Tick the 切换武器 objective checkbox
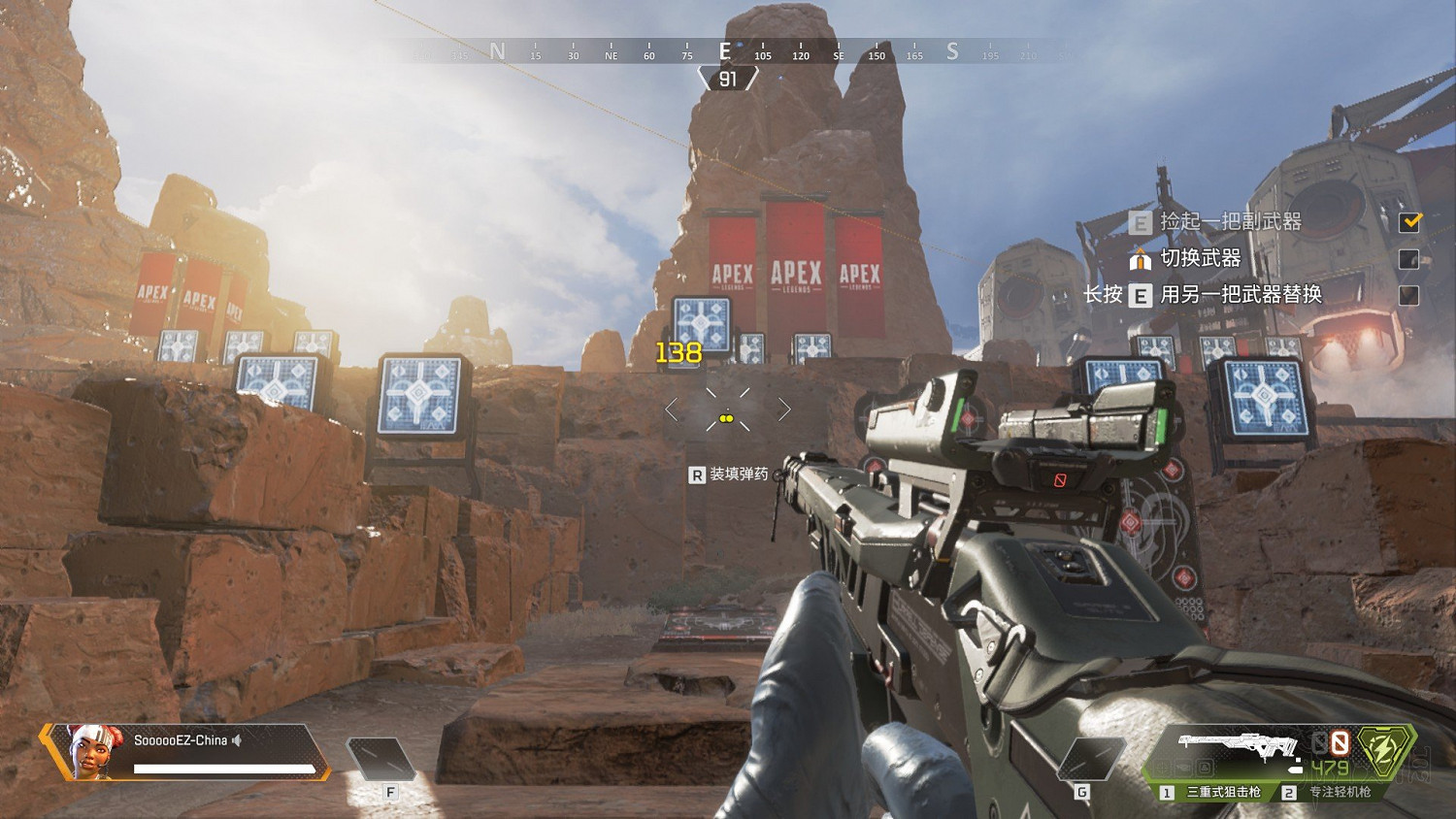Screen dimensions: 1456x819 (x=1409, y=259)
